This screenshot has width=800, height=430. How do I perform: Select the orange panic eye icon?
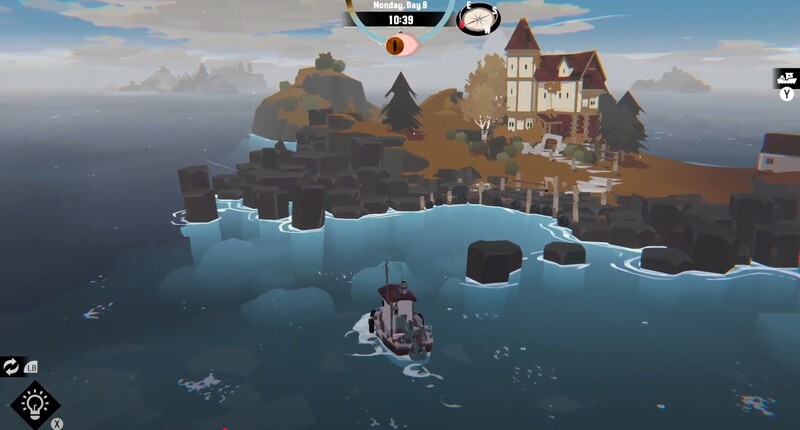(399, 44)
